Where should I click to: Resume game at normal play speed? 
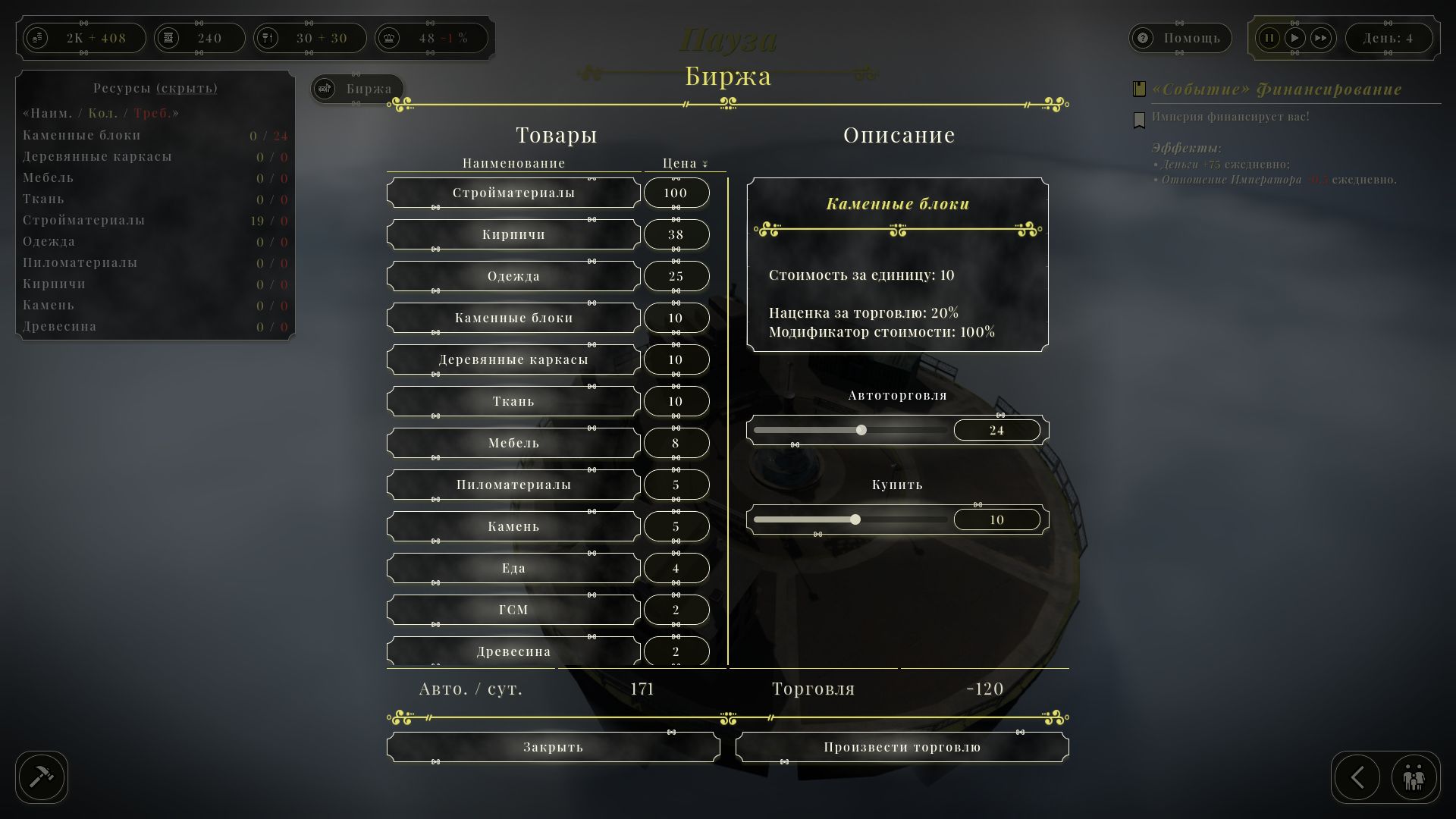click(x=1294, y=38)
